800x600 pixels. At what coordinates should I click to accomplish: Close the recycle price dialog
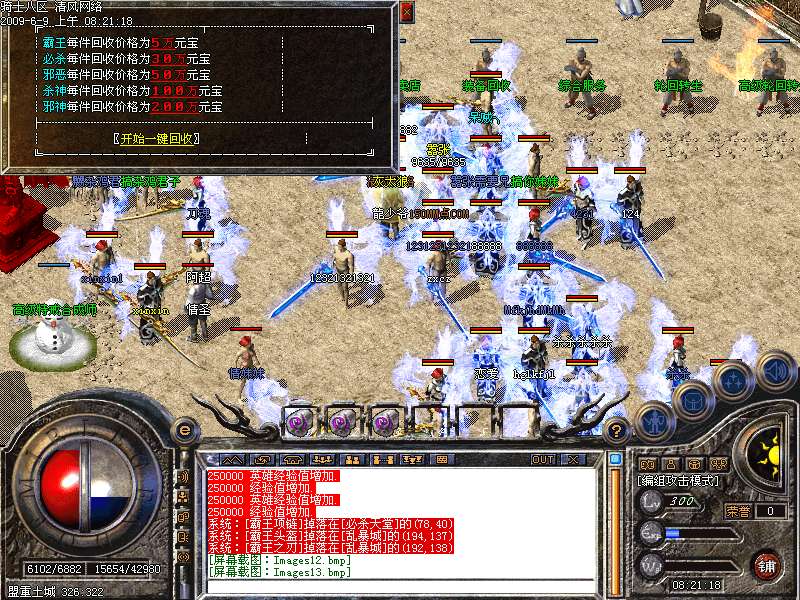406,13
